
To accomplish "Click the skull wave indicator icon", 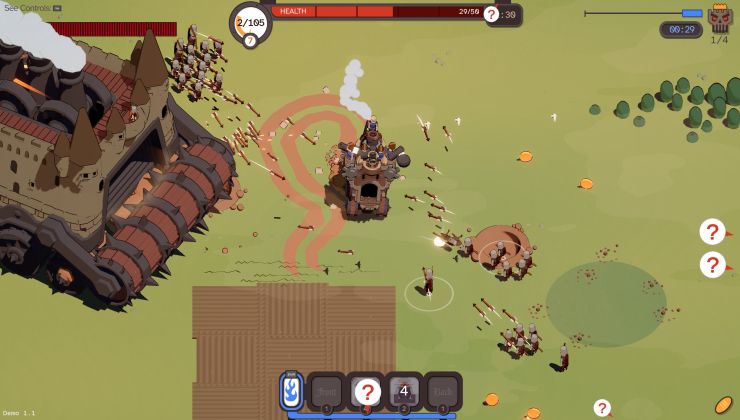I will 719,18.
